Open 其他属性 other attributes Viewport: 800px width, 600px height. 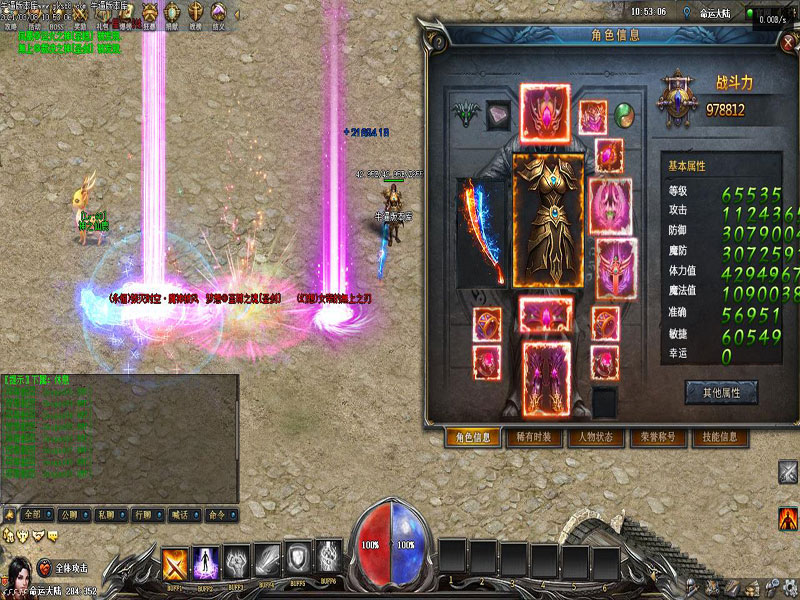(720, 392)
